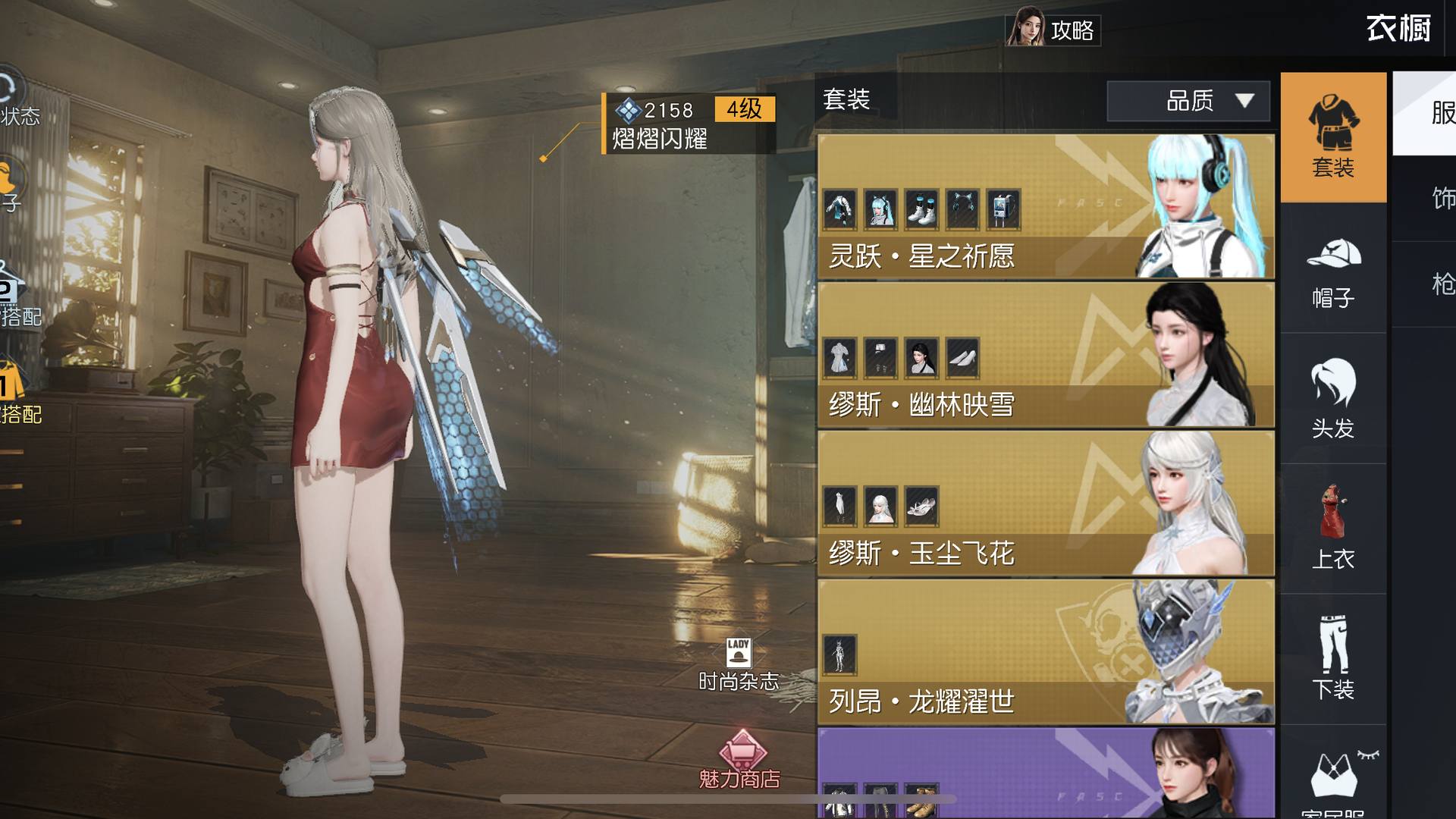Select the purple outfit set with ponytail girl
1456x819 pixels.
1045,773
